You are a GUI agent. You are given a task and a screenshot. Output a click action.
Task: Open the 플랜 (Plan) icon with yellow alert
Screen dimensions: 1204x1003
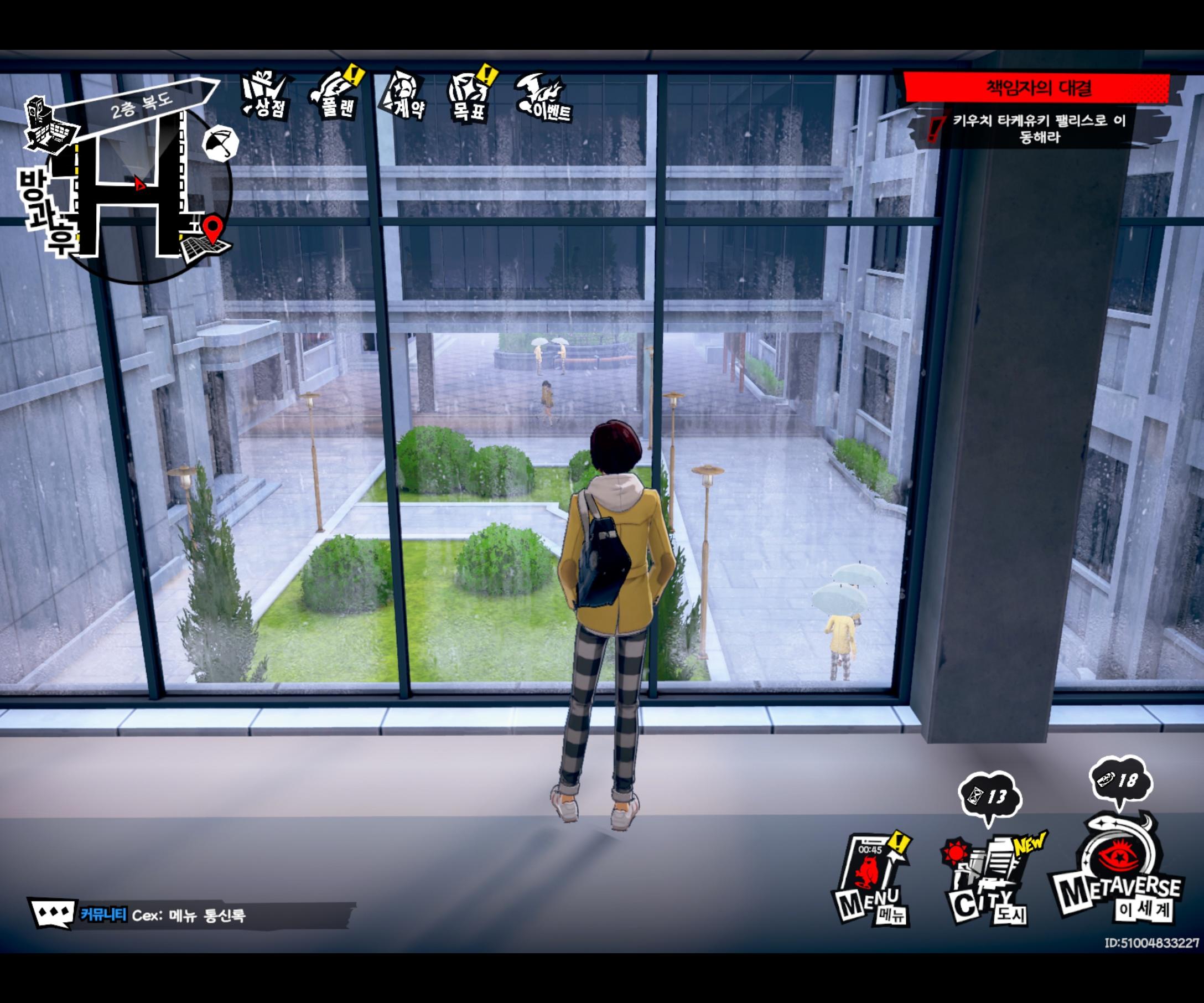[335, 95]
